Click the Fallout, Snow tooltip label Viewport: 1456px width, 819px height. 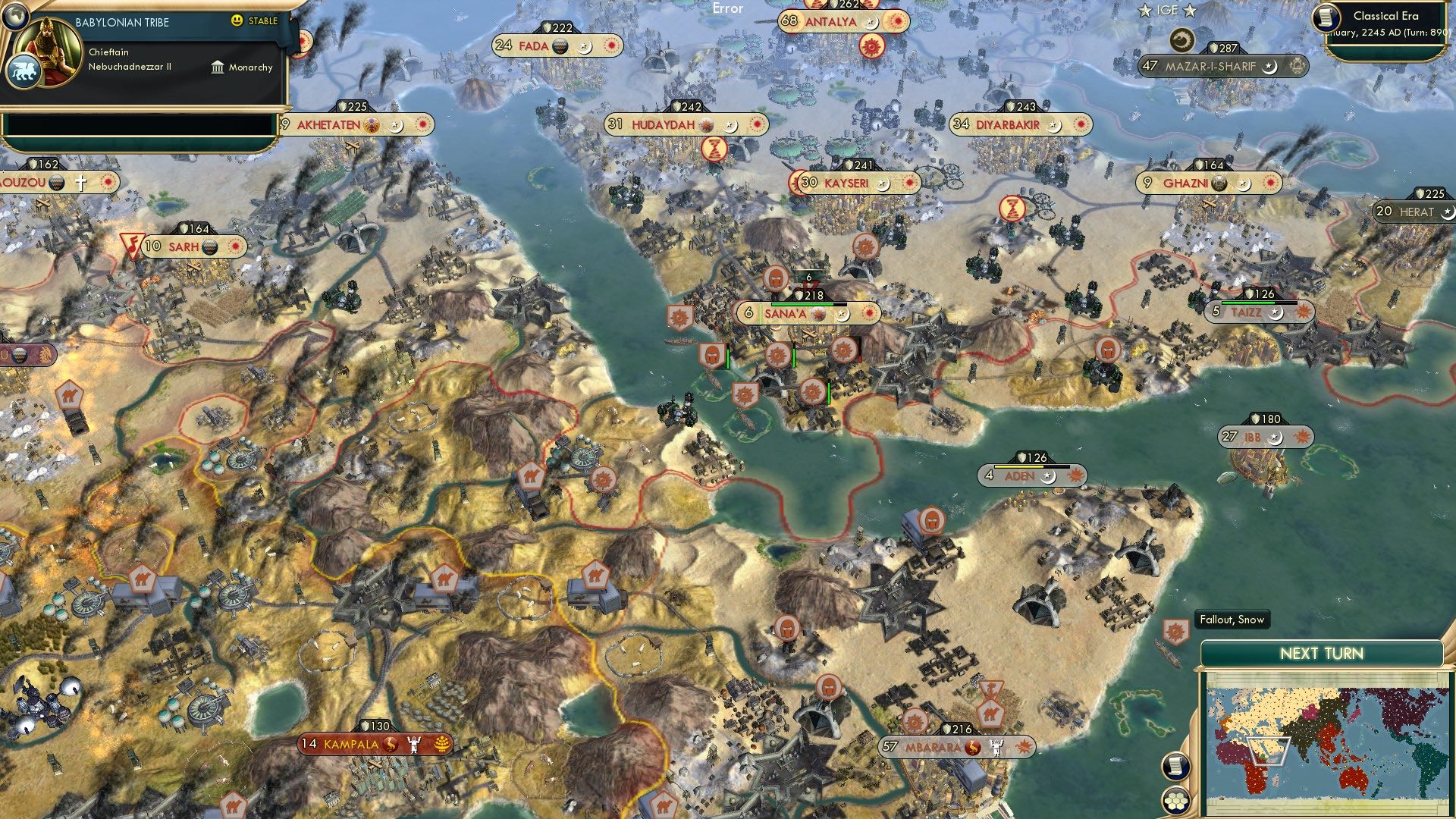click(1232, 620)
